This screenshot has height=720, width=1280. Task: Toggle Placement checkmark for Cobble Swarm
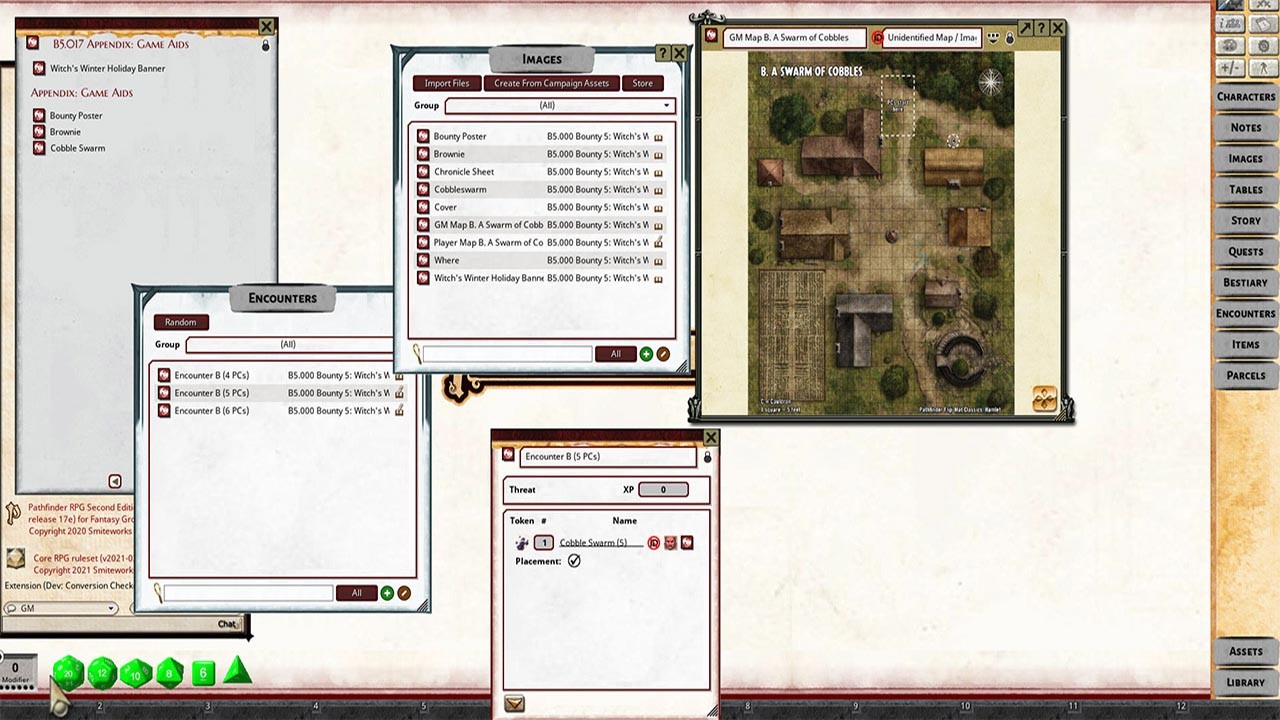click(x=573, y=561)
